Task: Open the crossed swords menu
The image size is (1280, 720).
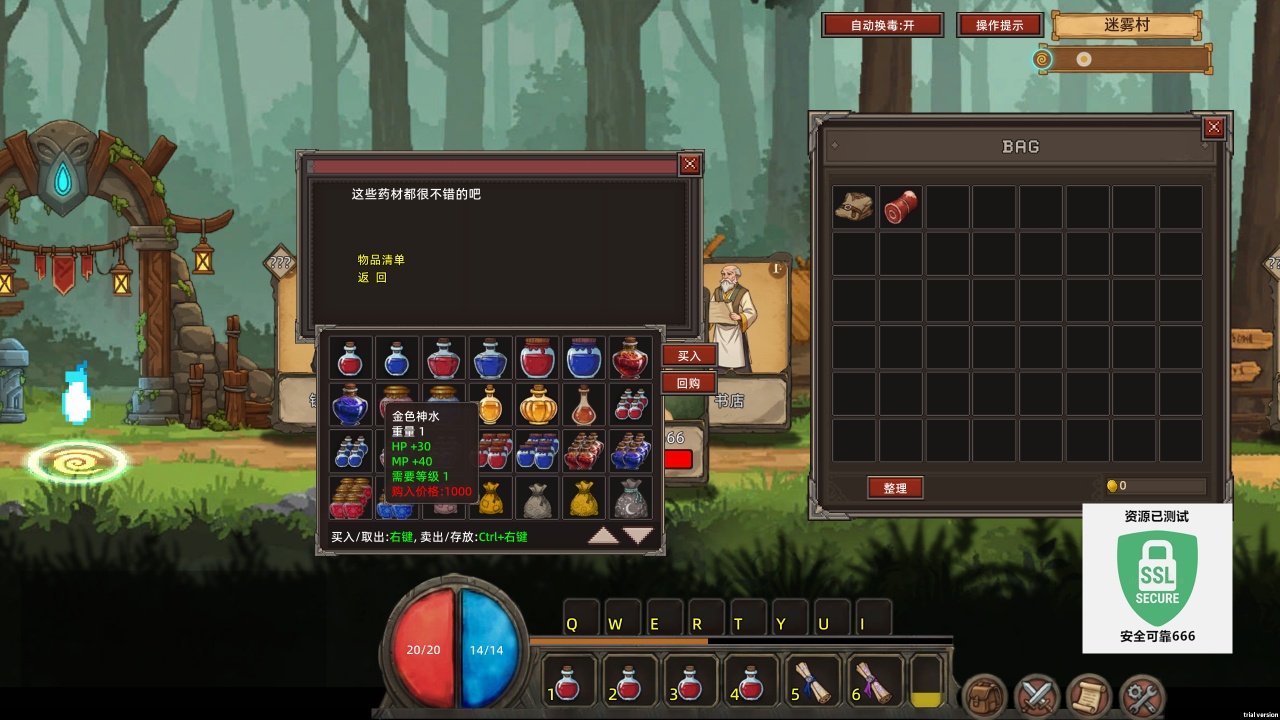Action: (1037, 696)
